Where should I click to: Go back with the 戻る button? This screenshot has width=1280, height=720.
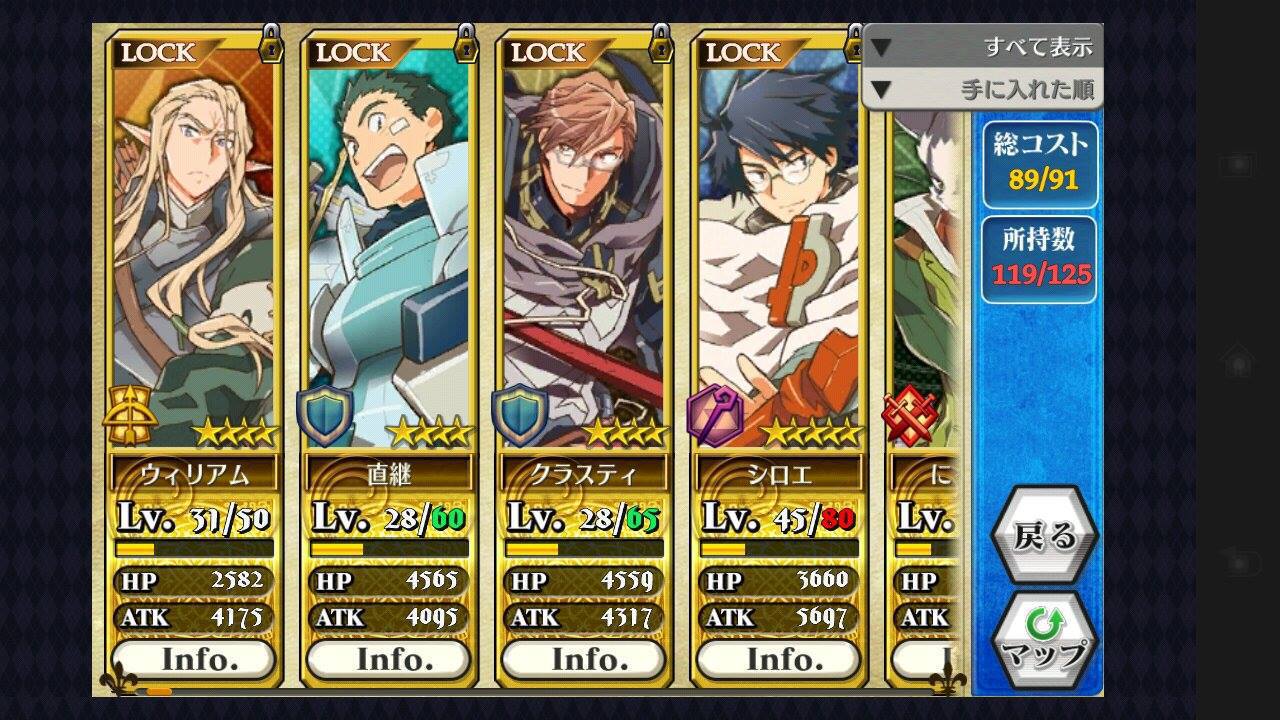click(1044, 537)
